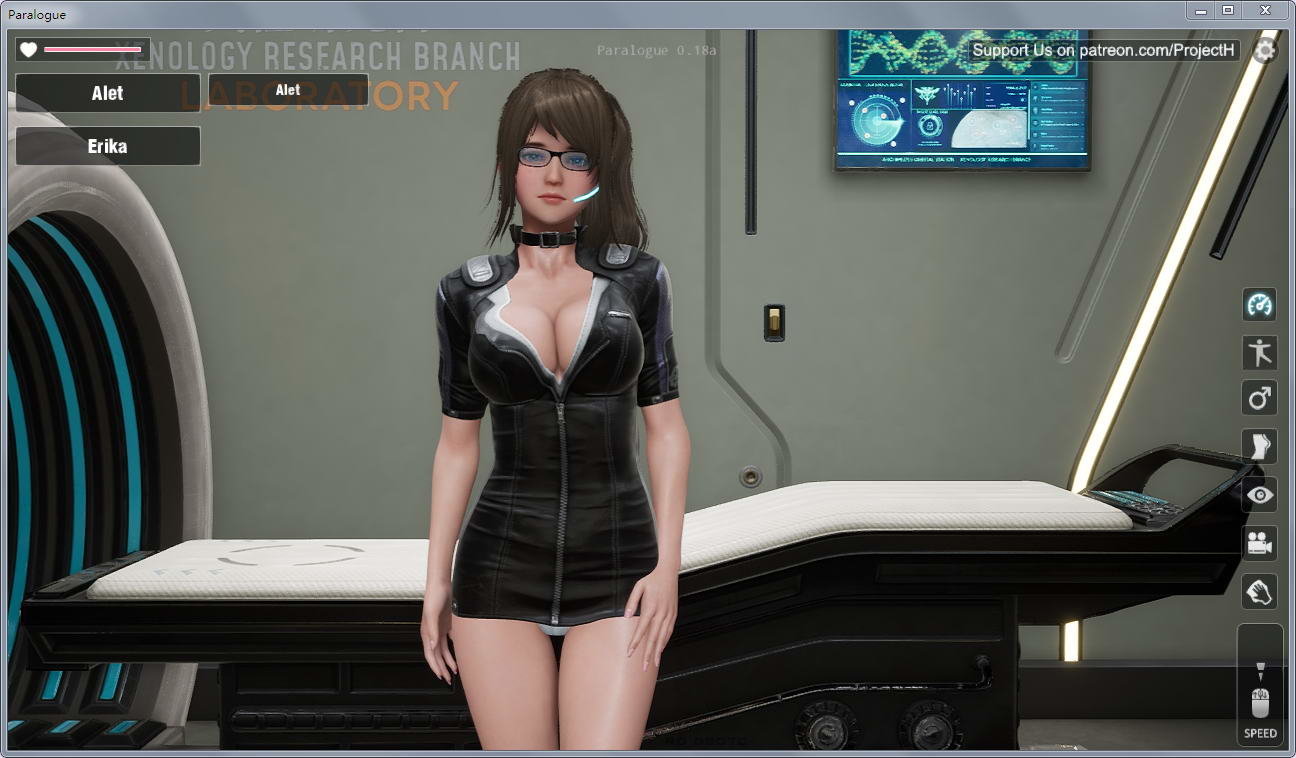The height and width of the screenshot is (758, 1296).
Task: Toggle the male symbol icon
Action: coord(1260,398)
